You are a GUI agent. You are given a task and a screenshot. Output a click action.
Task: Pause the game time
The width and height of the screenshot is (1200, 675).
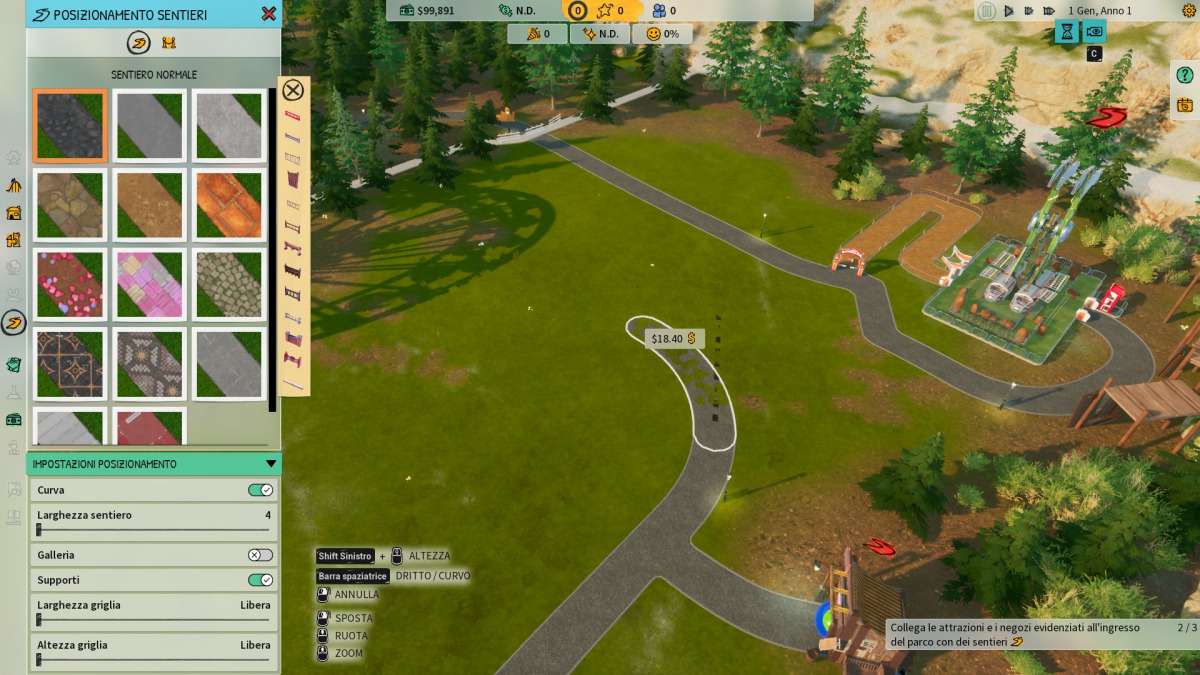(987, 11)
